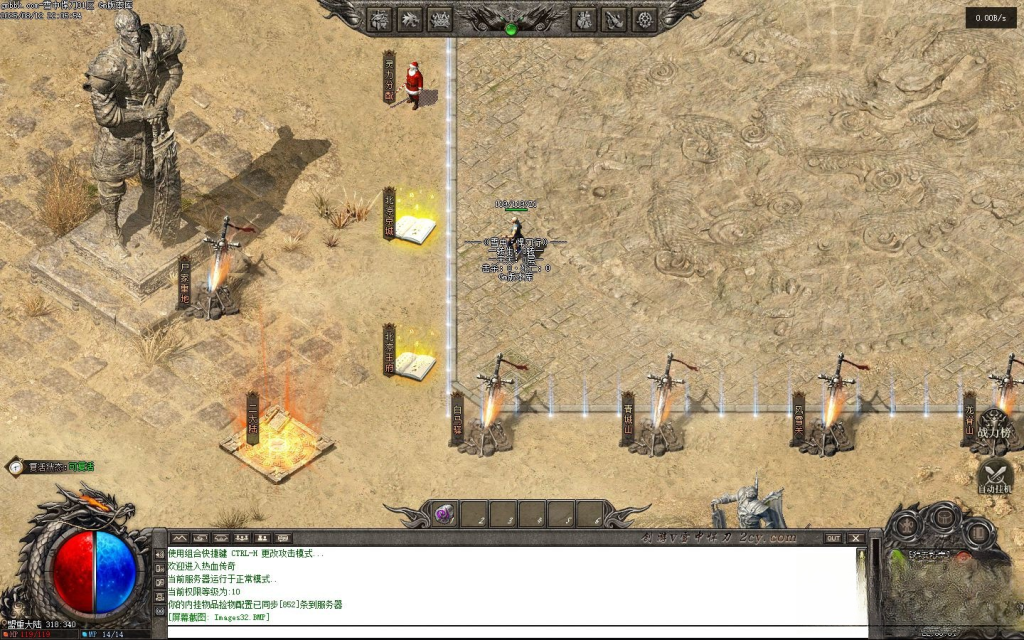Open the leftmost icon on the top bar
This screenshot has width=1024, height=640.
click(379, 19)
